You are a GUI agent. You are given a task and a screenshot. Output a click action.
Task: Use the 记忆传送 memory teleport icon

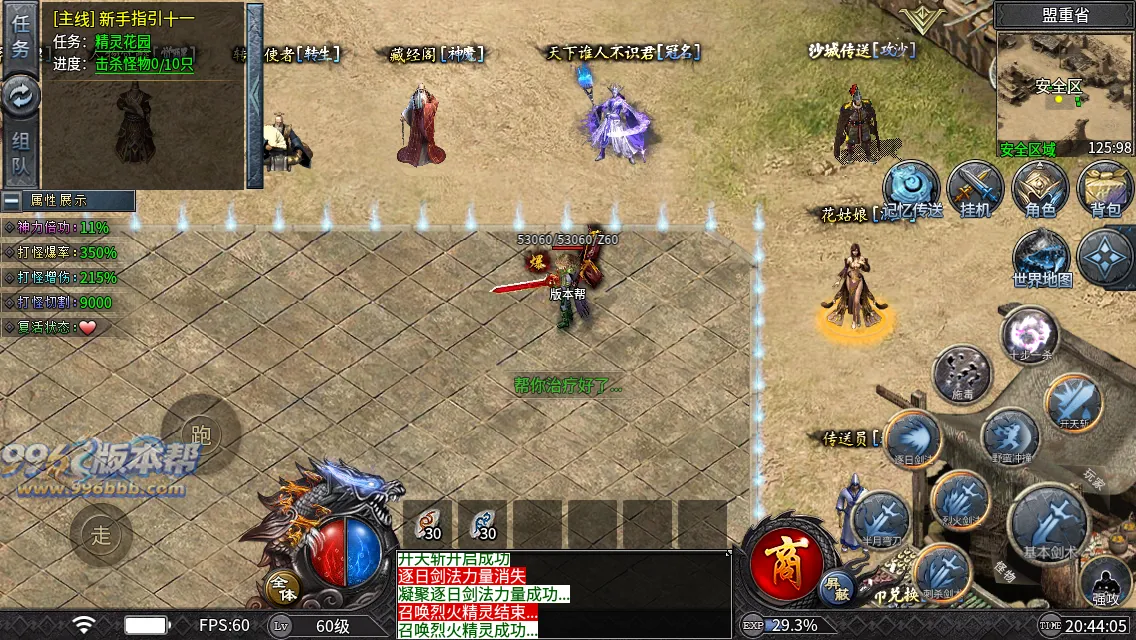911,188
